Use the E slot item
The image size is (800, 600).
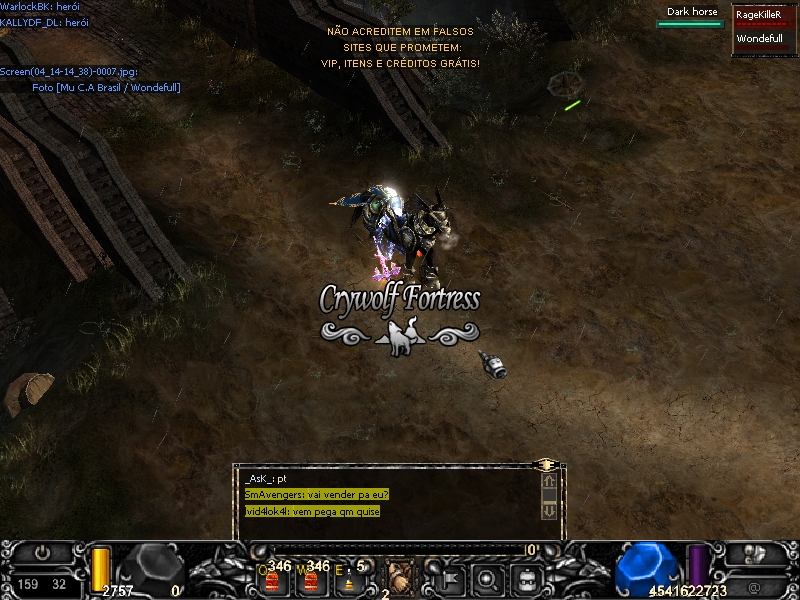tap(345, 581)
